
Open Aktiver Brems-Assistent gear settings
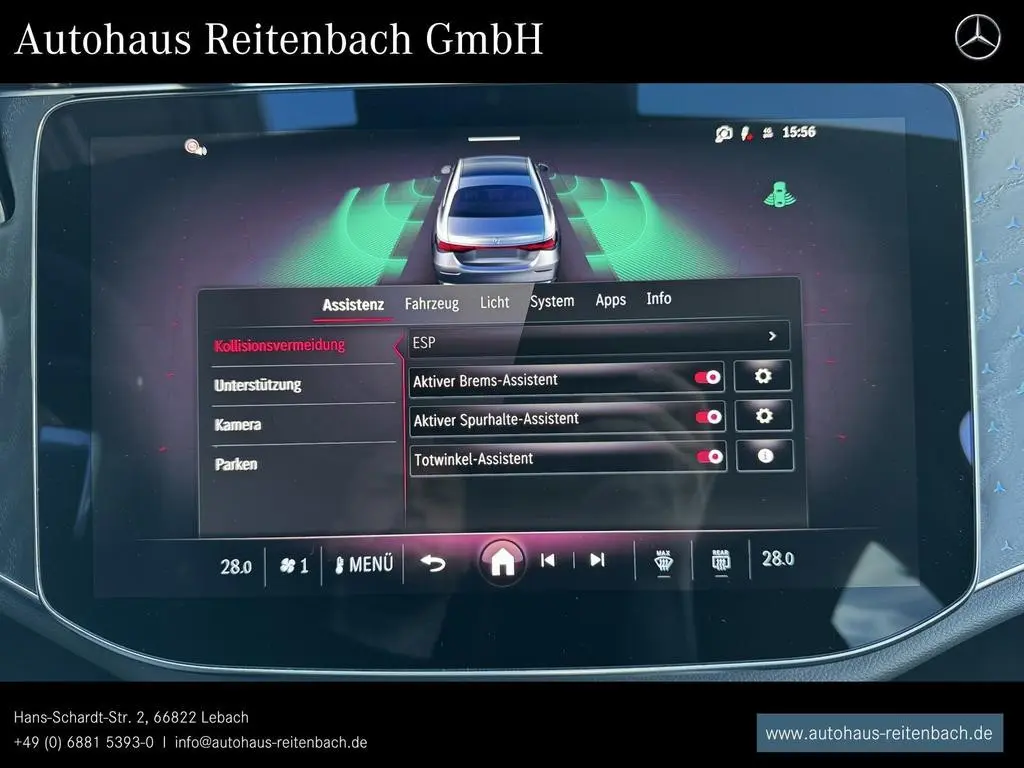click(763, 376)
